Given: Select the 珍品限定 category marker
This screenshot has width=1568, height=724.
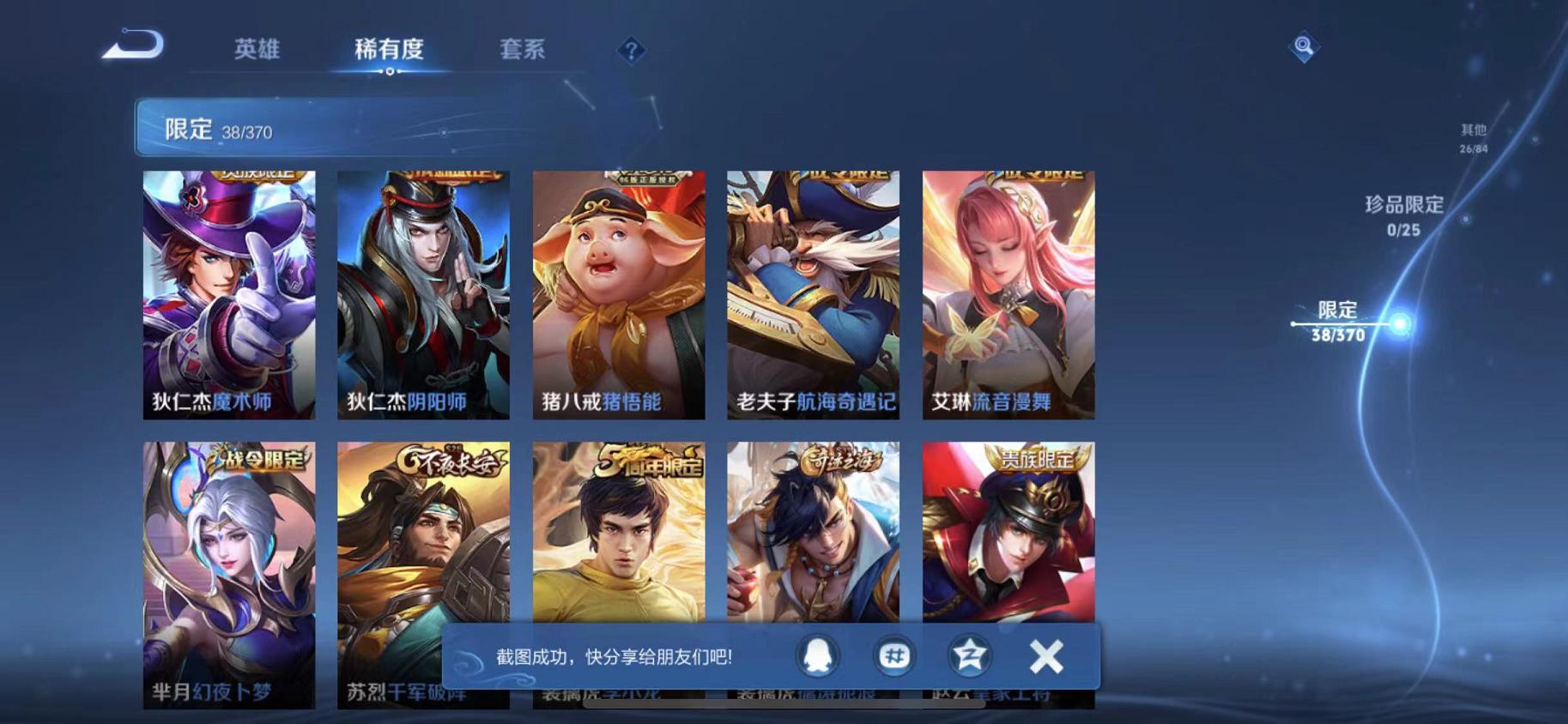Looking at the screenshot, I should tap(1403, 216).
